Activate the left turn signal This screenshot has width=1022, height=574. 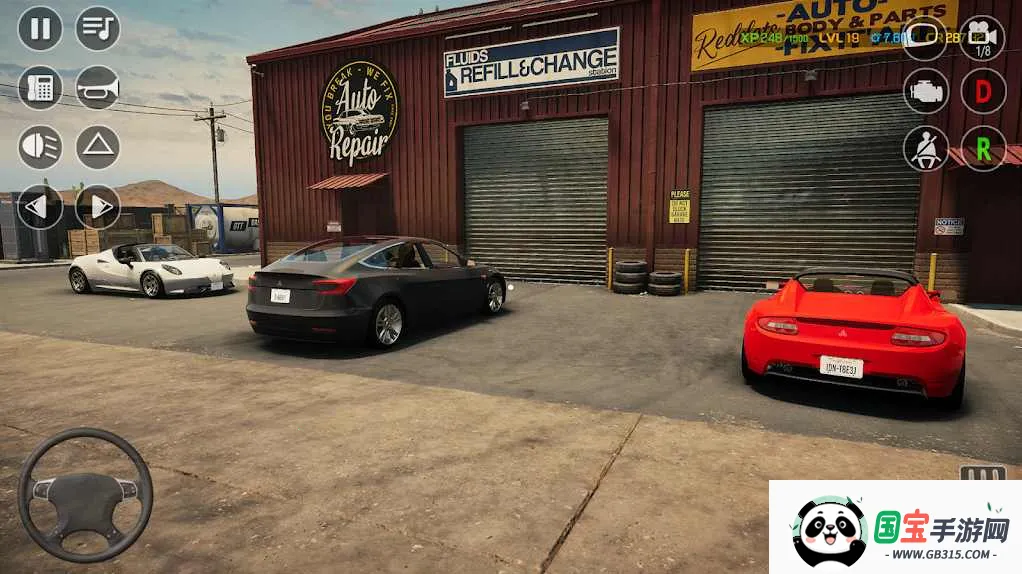click(x=40, y=207)
